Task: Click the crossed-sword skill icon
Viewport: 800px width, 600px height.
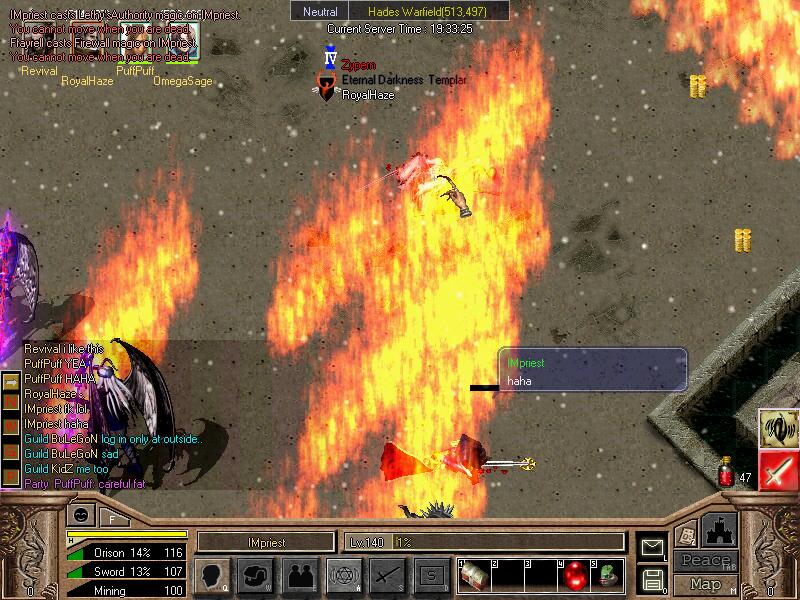Action: tap(385, 576)
